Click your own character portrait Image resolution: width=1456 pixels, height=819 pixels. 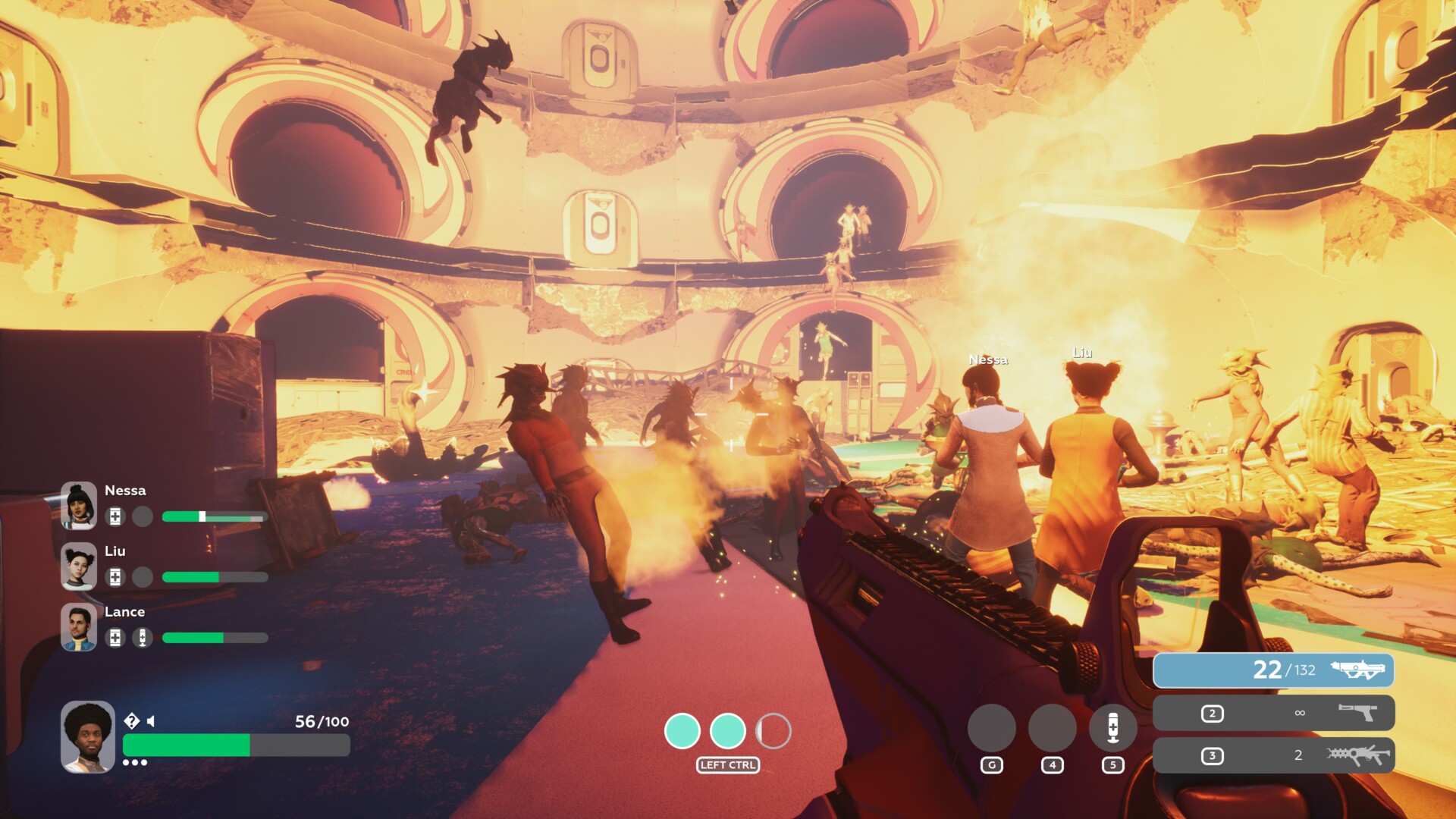(x=88, y=736)
